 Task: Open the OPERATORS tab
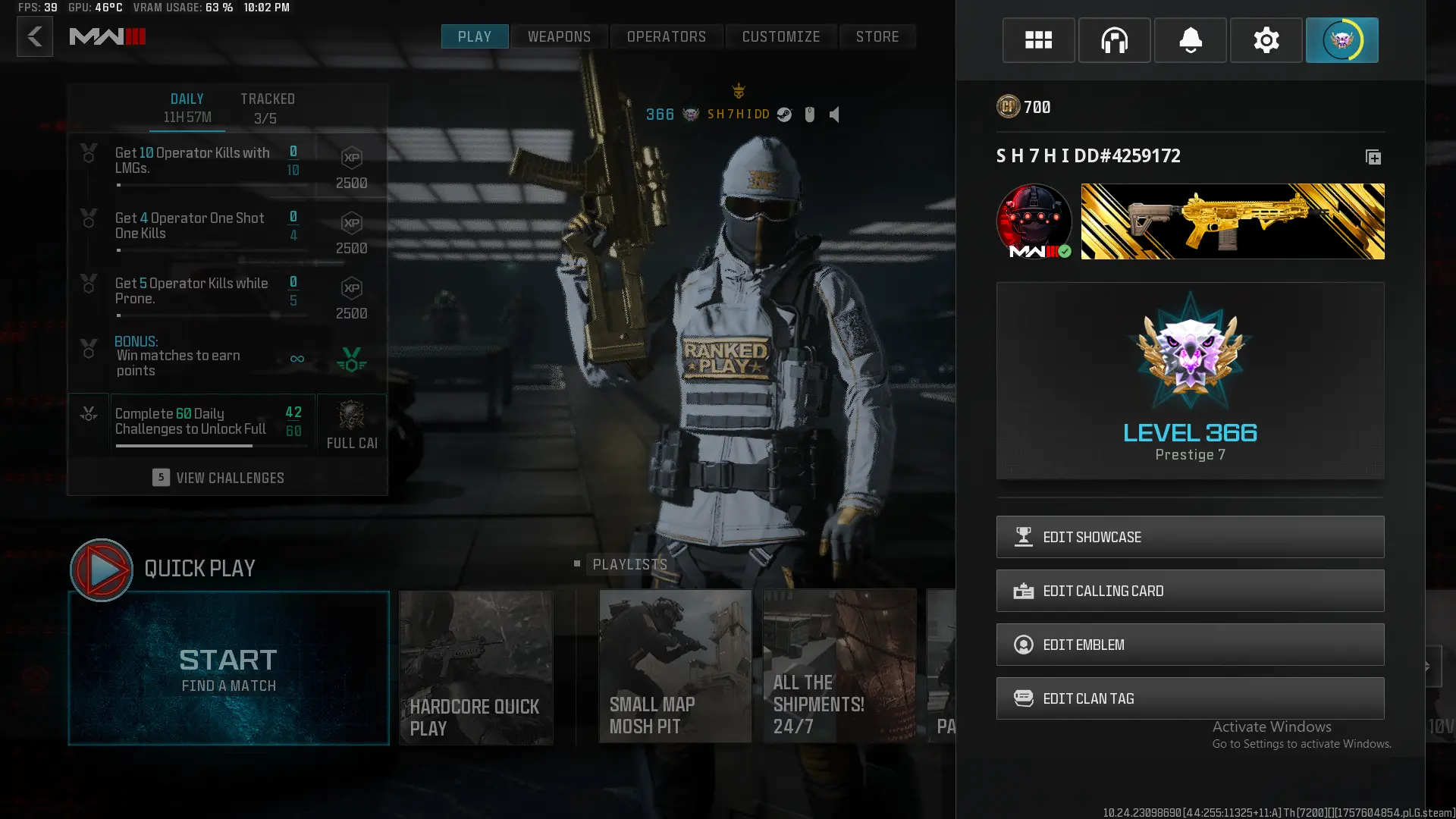point(666,36)
